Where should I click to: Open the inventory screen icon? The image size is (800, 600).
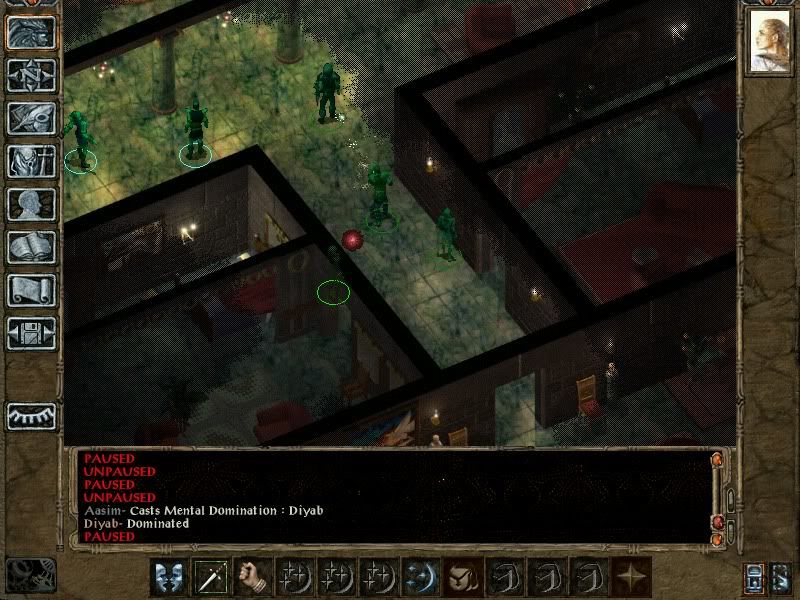point(32,161)
